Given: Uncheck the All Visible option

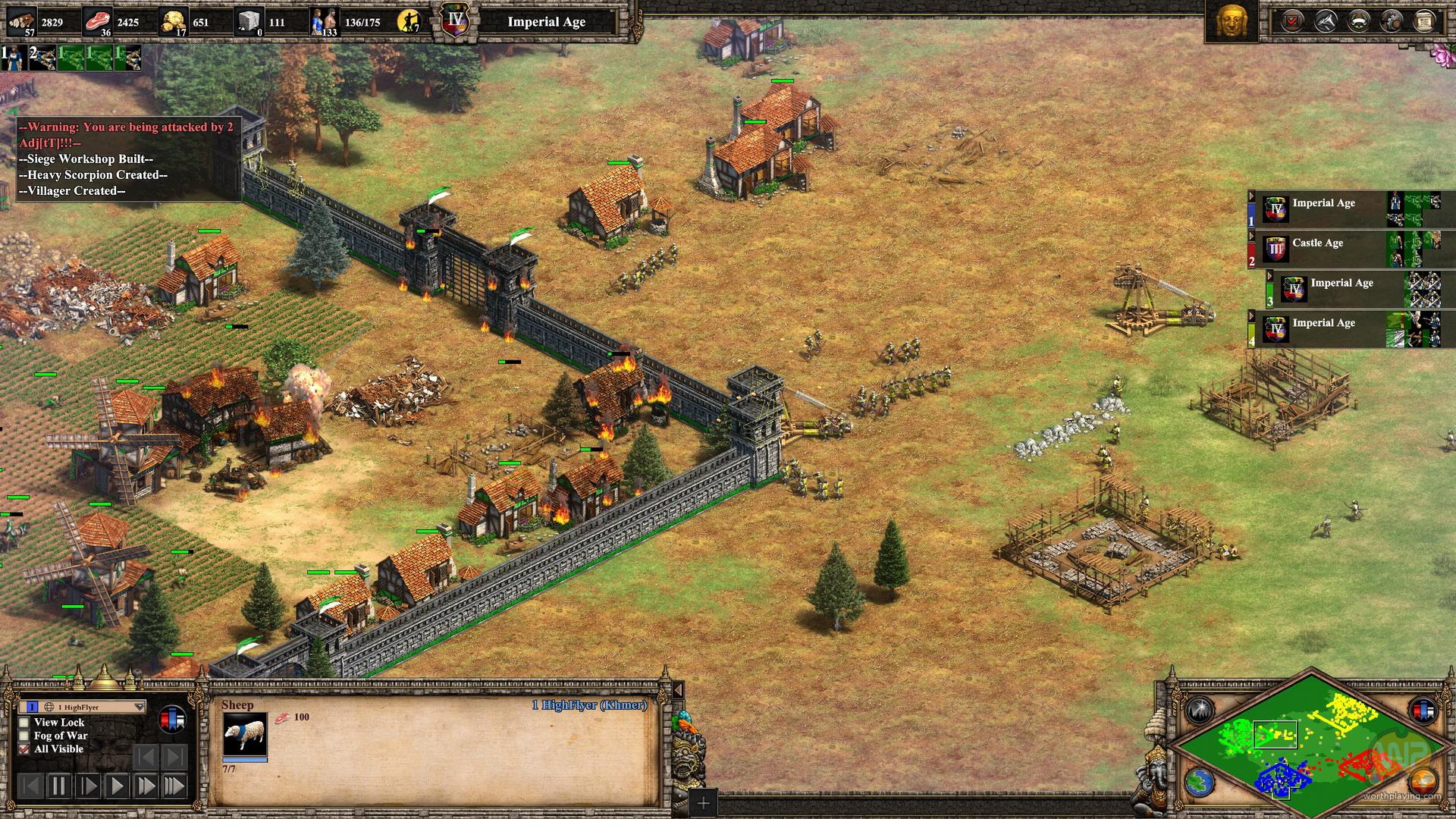Looking at the screenshot, I should [x=24, y=748].
